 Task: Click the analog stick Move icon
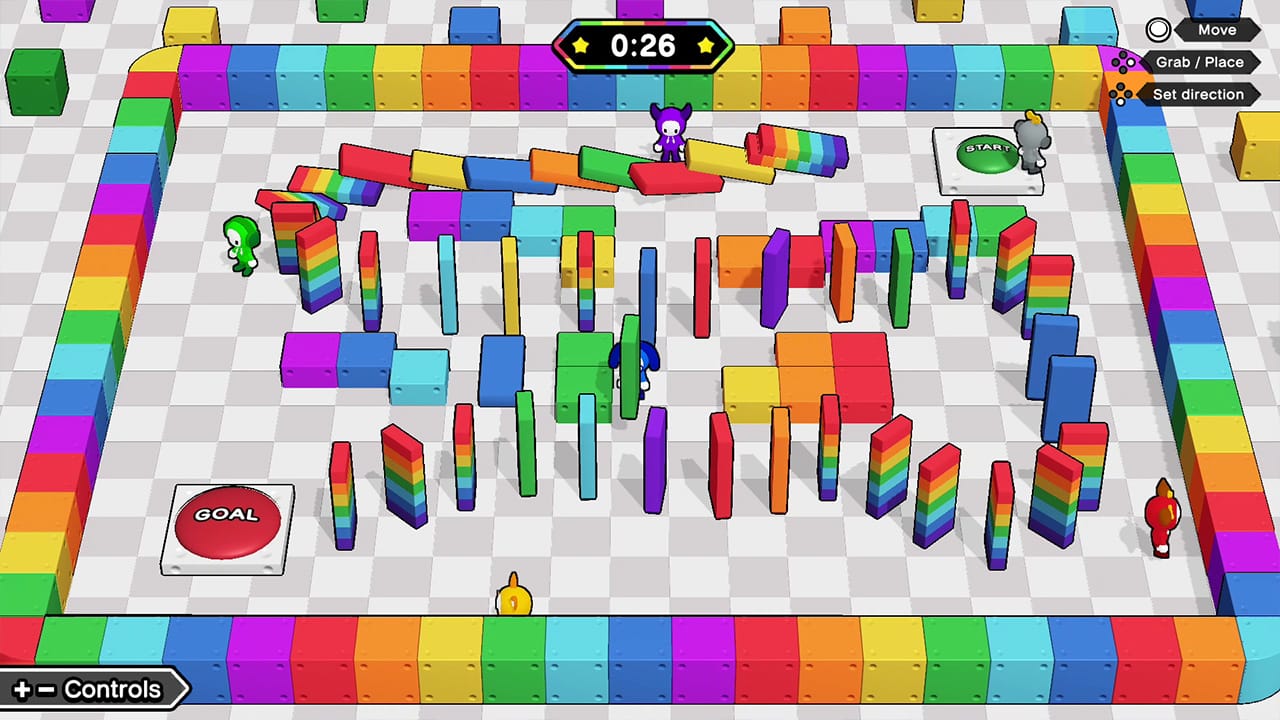1157,29
